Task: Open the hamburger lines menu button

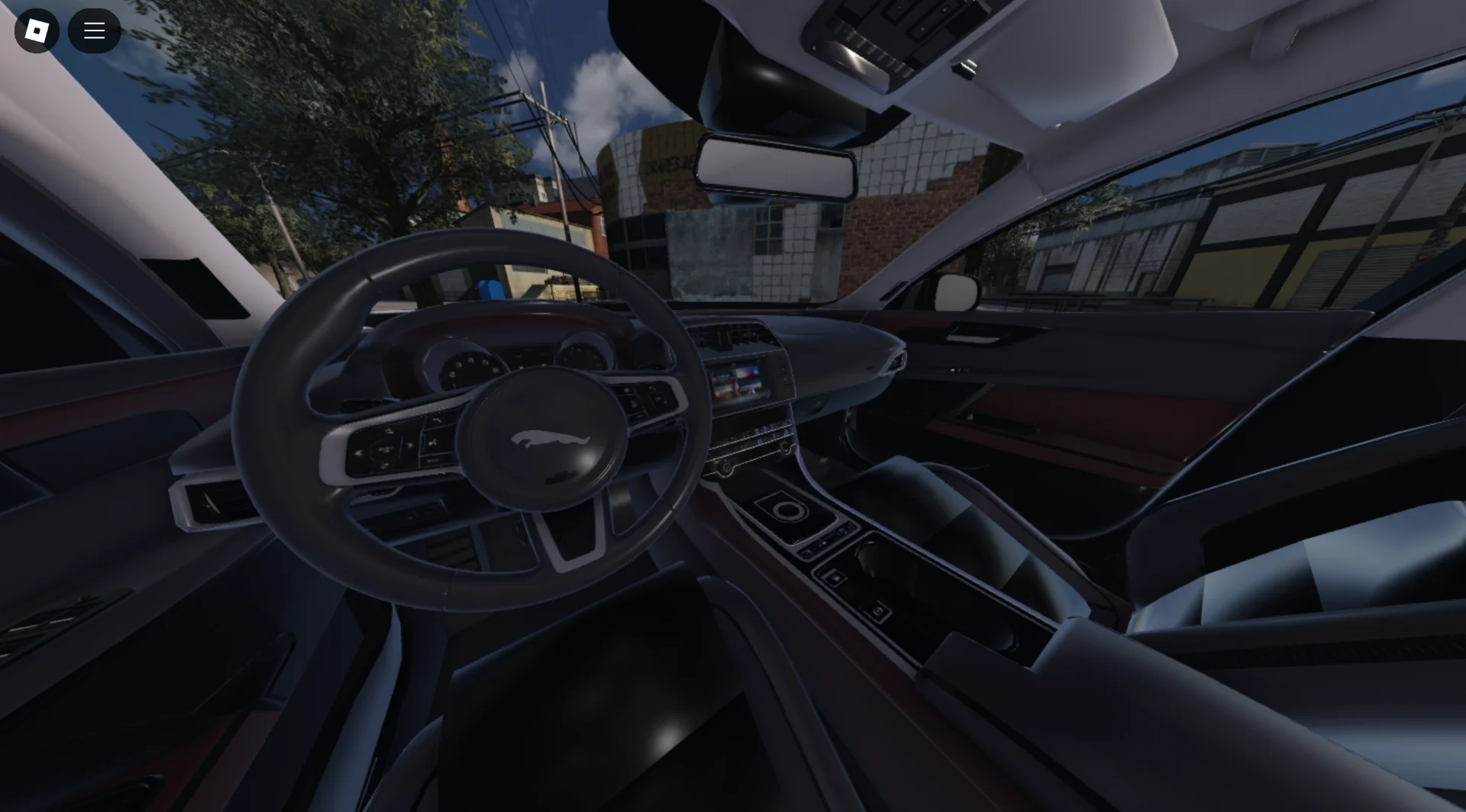Action: tap(94, 31)
